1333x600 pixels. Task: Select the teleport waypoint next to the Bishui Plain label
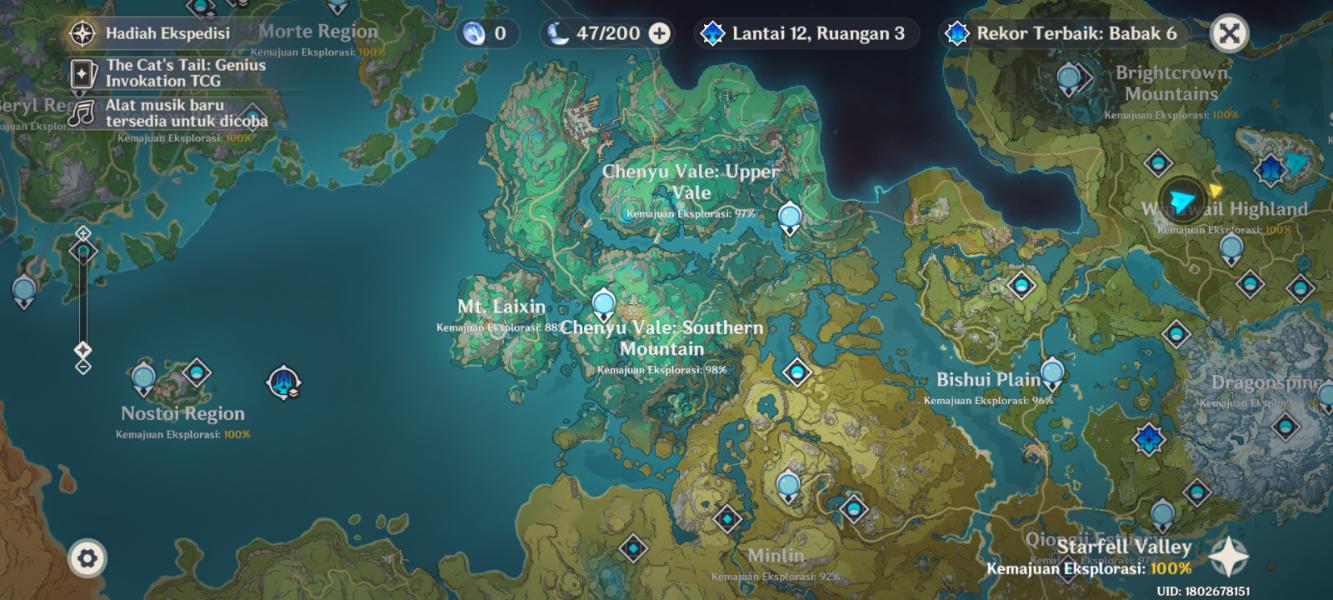coord(1052,375)
